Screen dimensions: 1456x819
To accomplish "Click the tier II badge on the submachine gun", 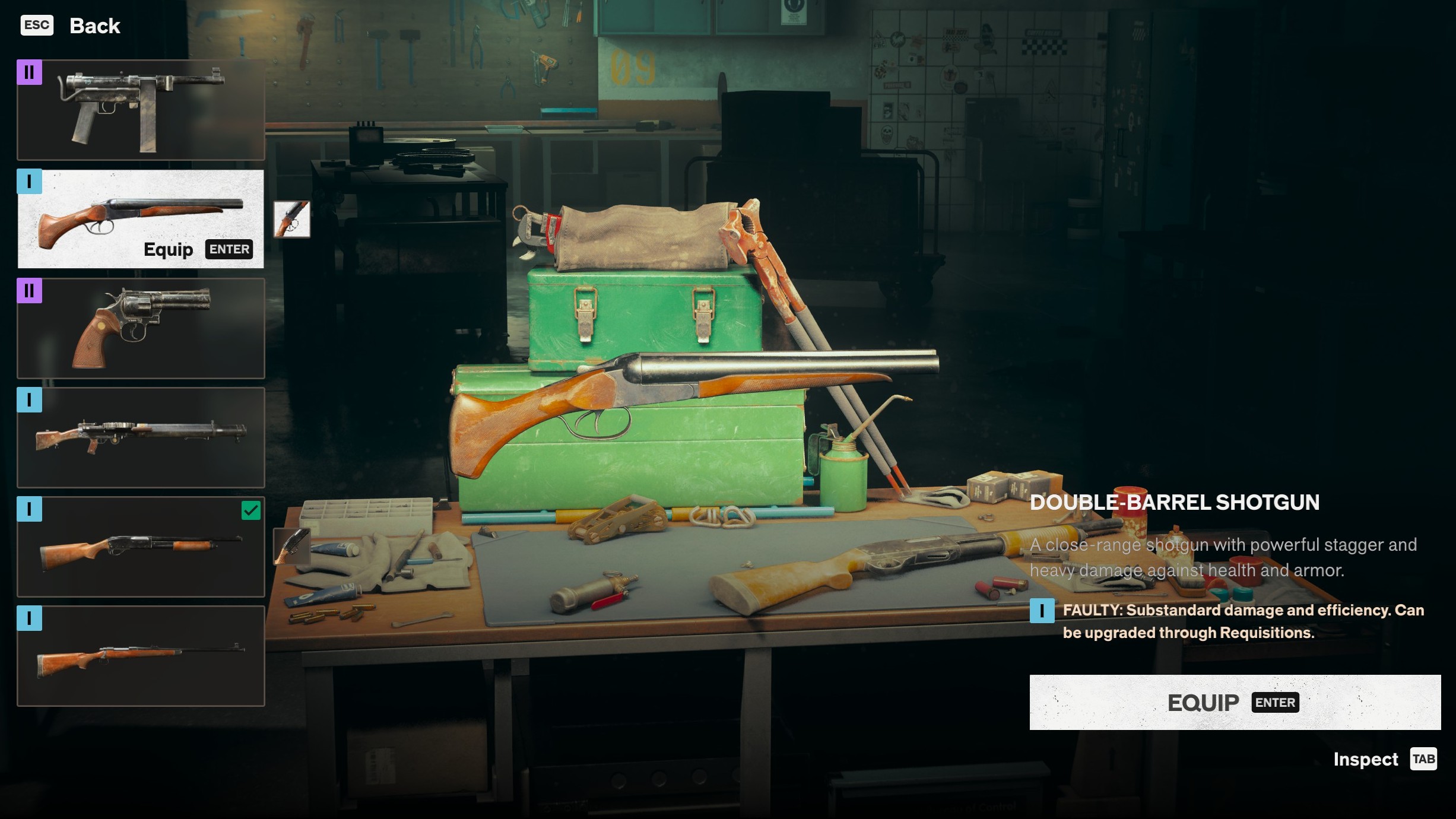I will [29, 72].
